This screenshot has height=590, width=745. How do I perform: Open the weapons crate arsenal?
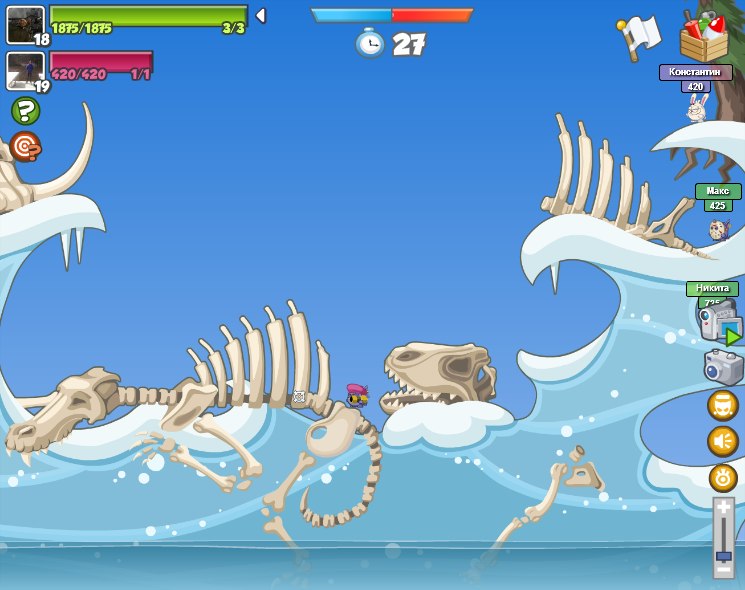[x=703, y=37]
